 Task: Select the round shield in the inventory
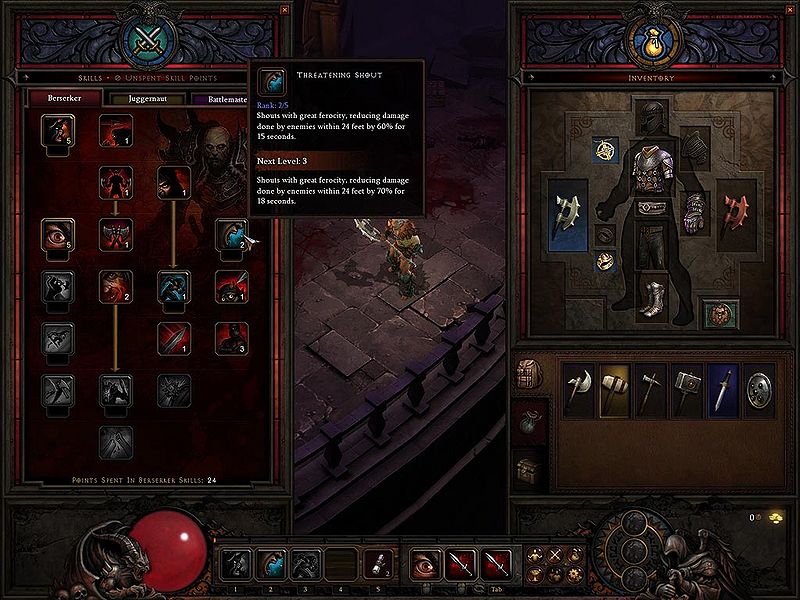759,389
